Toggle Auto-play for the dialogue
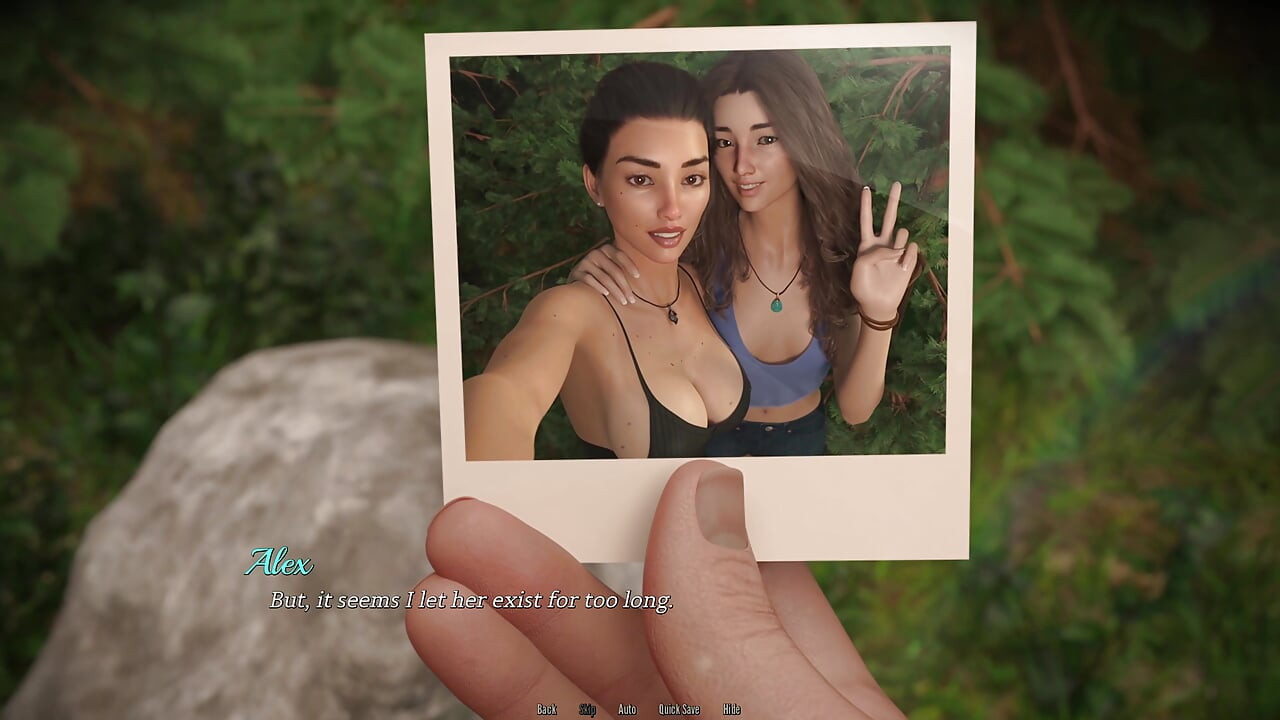This screenshot has height=720, width=1280. click(627, 708)
